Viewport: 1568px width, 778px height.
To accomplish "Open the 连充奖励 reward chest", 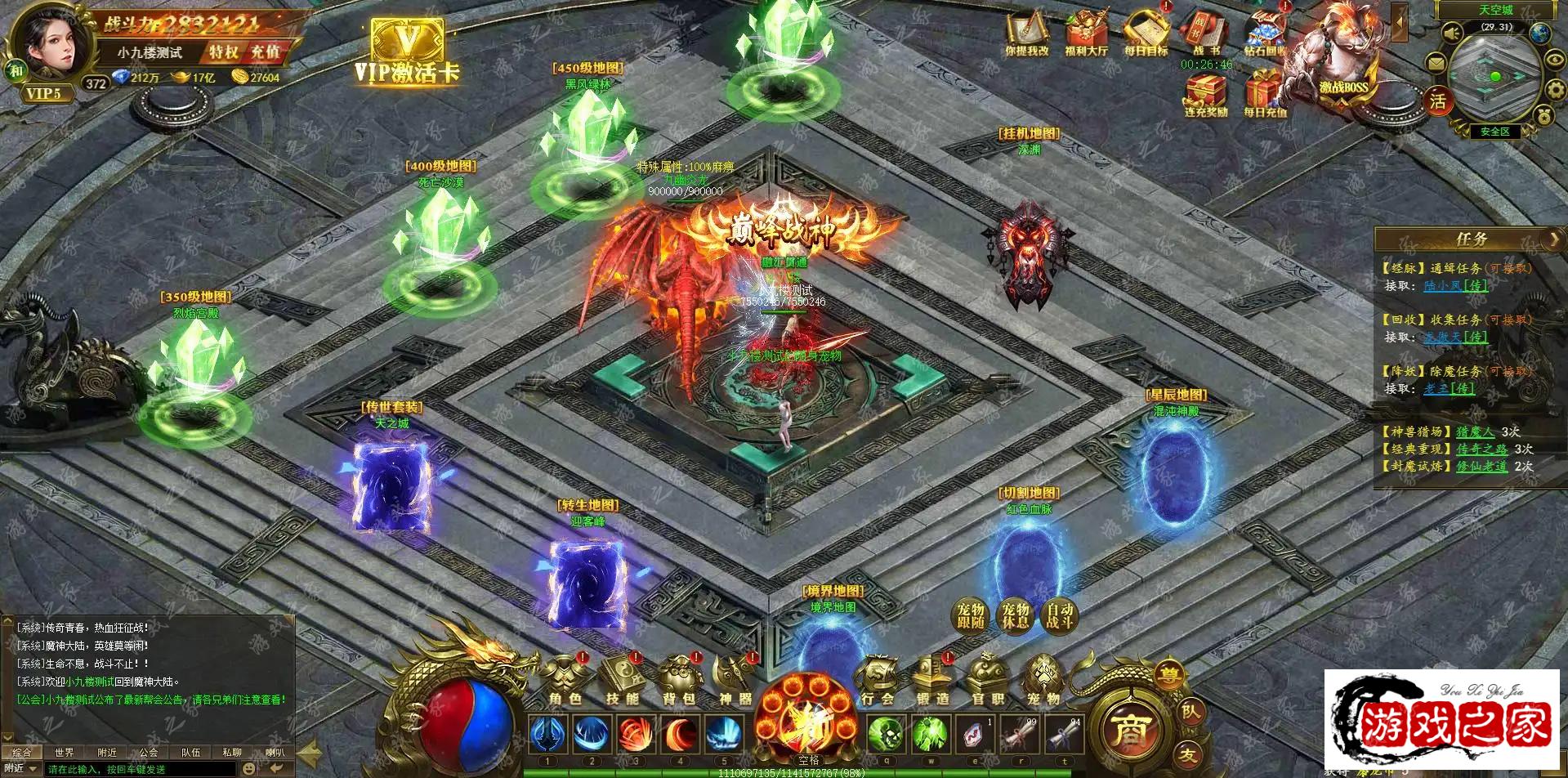I will click(1206, 94).
